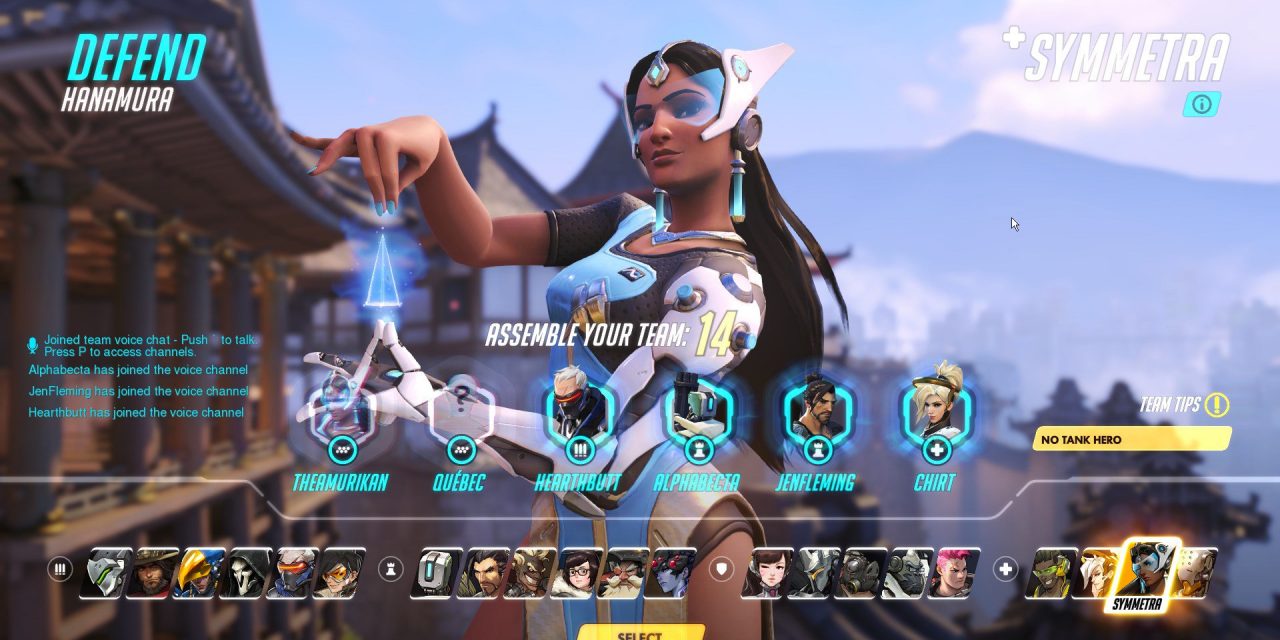Viewport: 1280px width, 640px height.
Task: Open Symmetra's hero info button
Action: 1201,104
